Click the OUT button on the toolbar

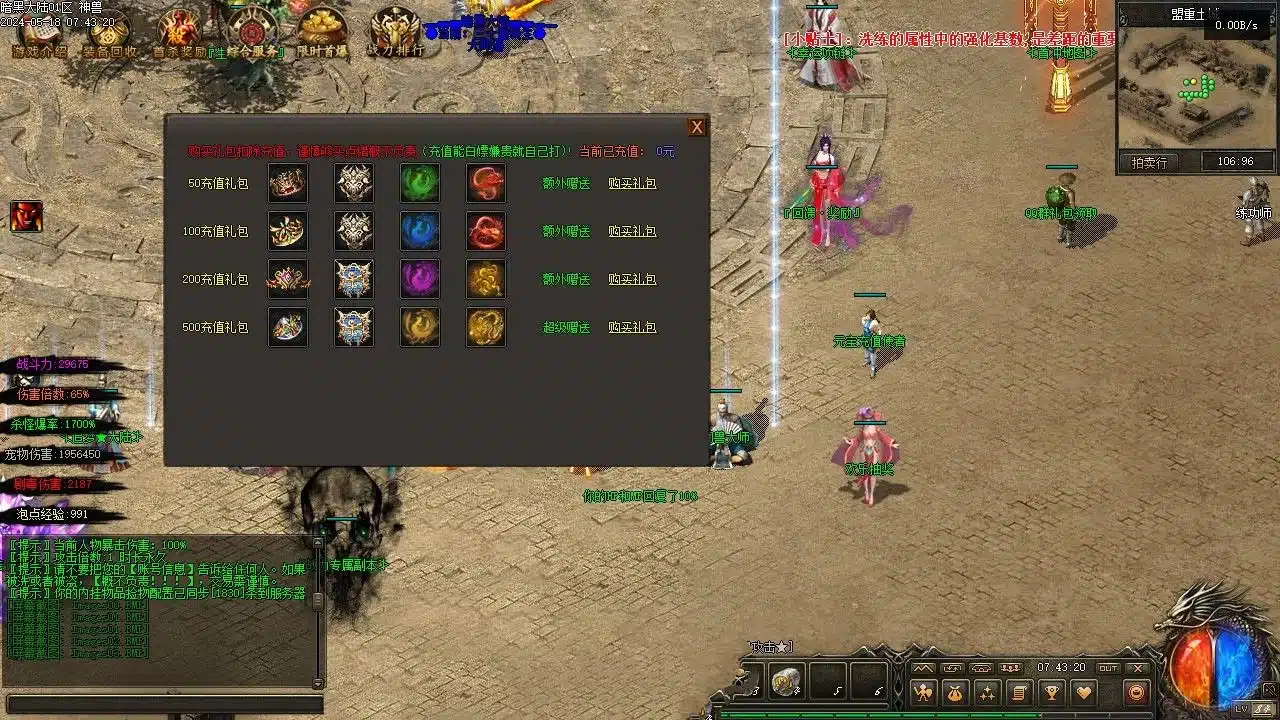pos(1108,668)
